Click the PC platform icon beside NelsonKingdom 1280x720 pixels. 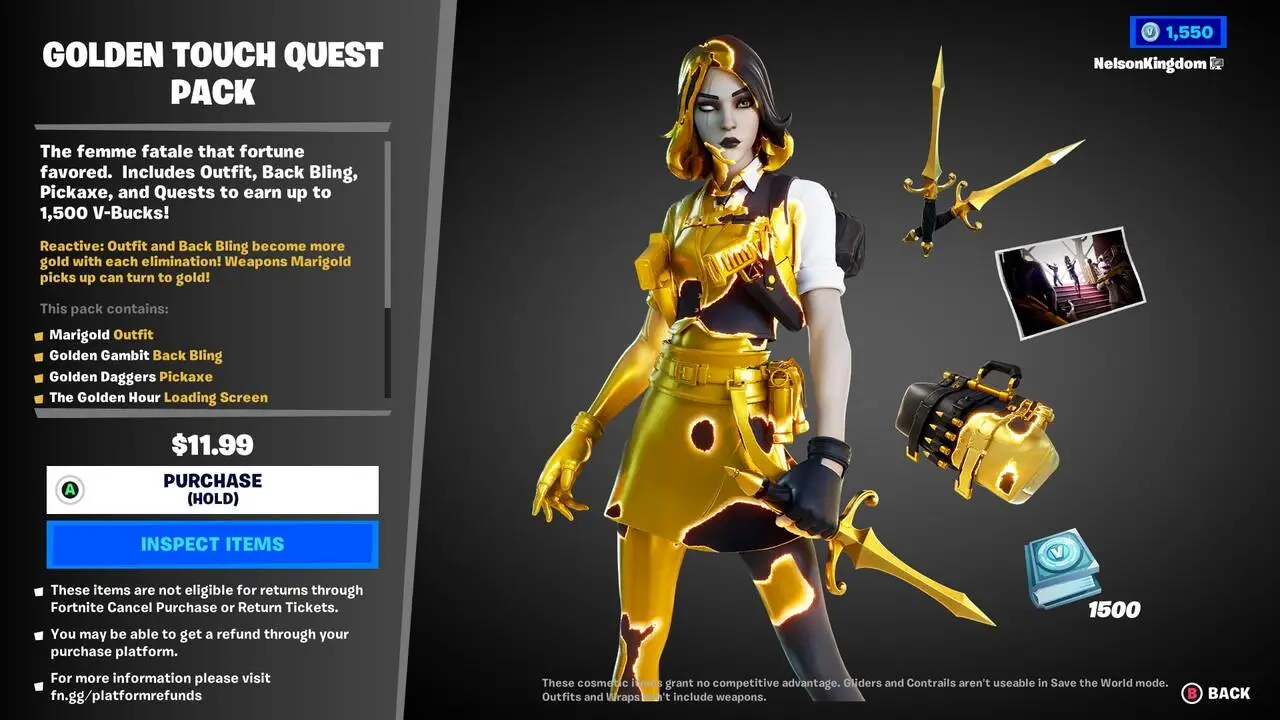[x=1215, y=62]
